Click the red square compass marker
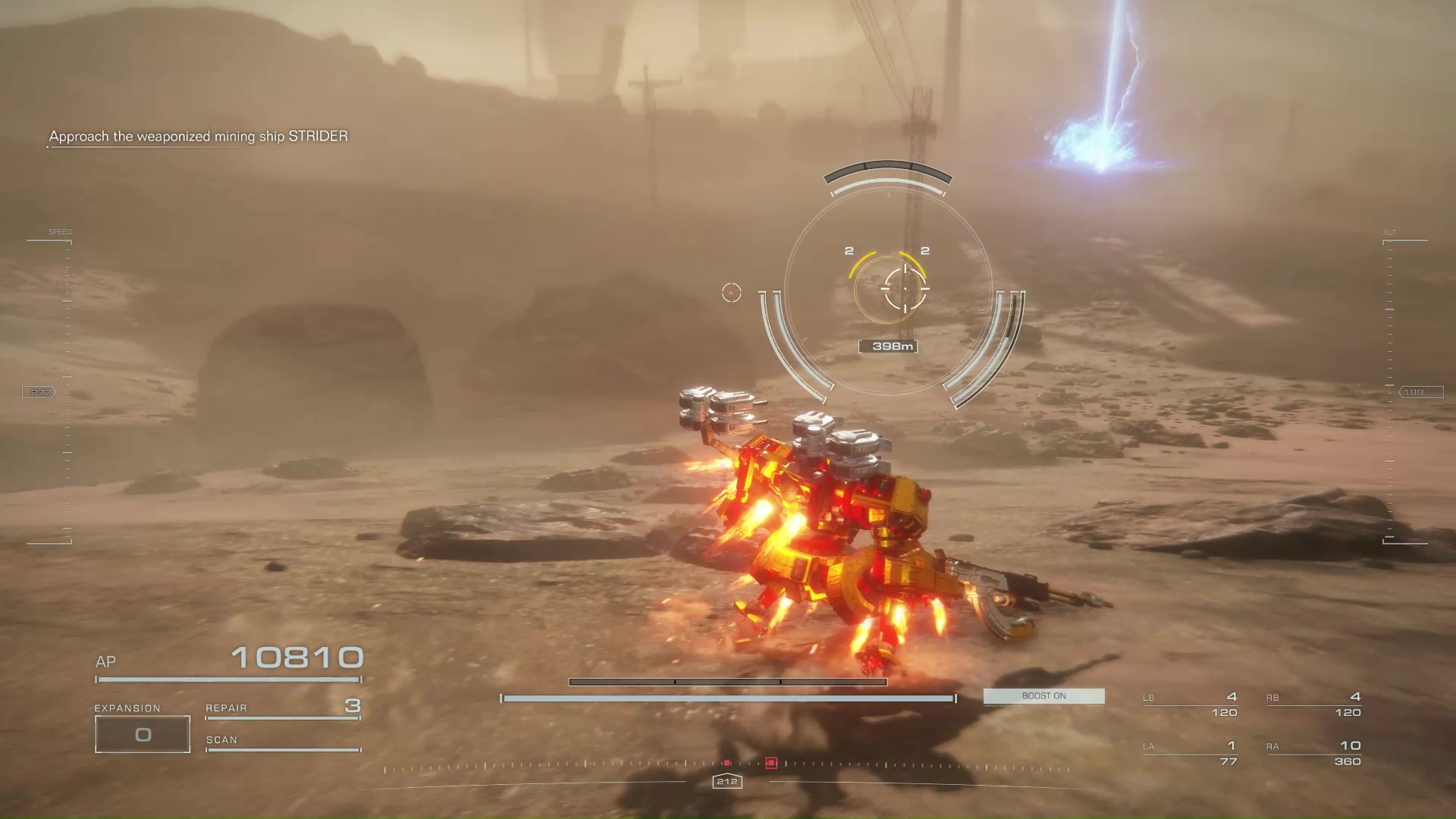 pos(771,763)
